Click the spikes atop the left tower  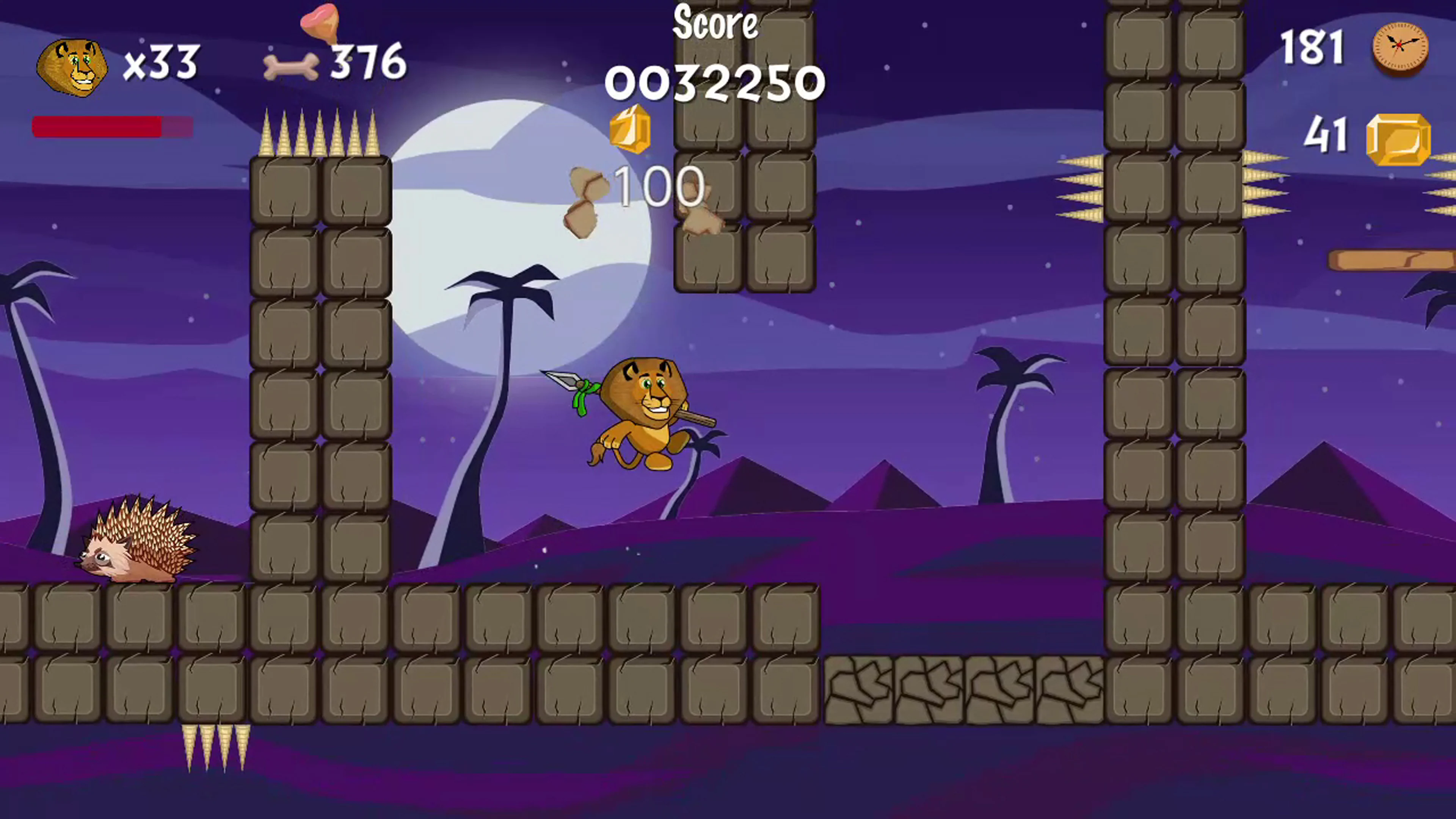[x=319, y=133]
